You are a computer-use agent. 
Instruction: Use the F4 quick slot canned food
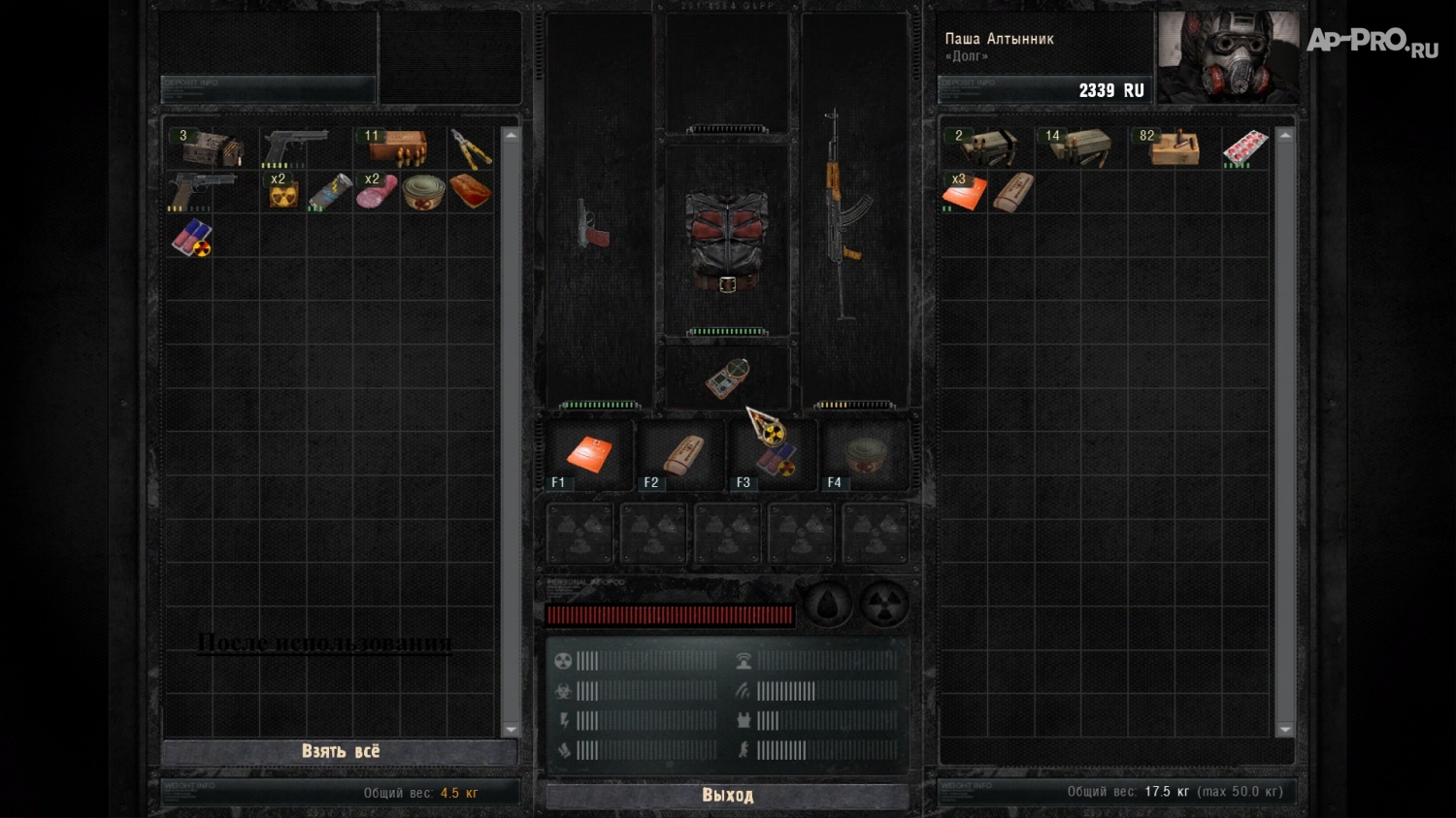[864, 454]
